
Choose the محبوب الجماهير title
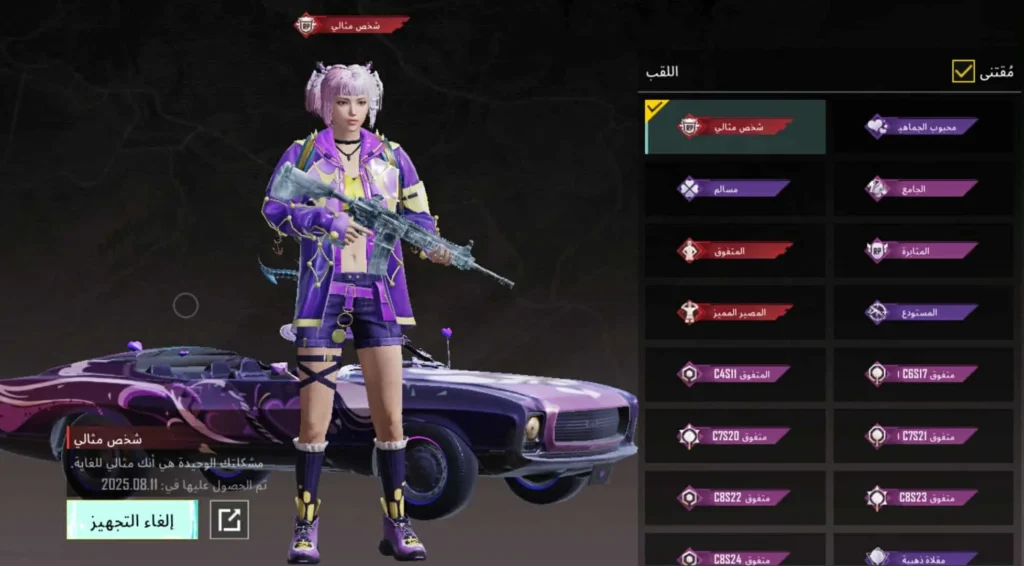tap(922, 127)
